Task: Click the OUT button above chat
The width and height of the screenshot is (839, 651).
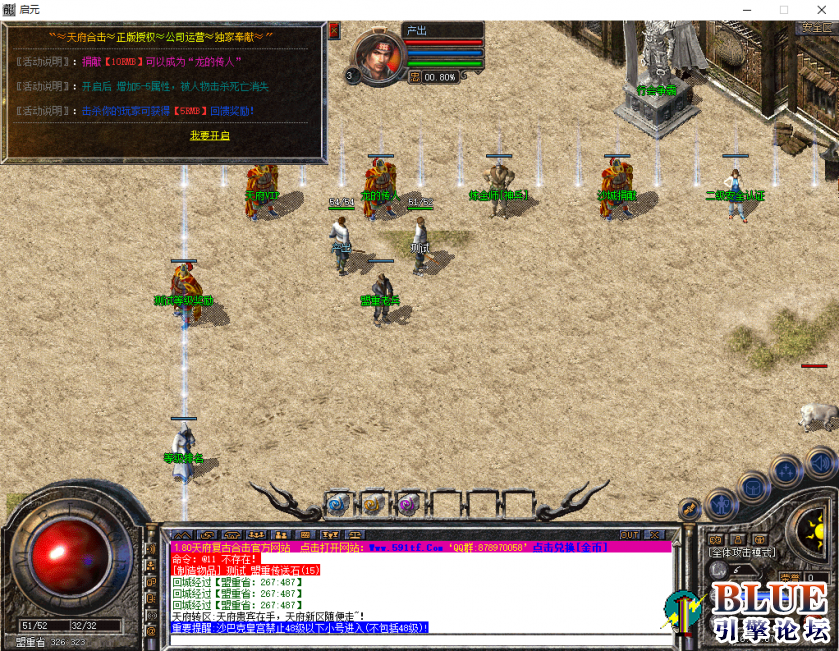Action: (630, 535)
